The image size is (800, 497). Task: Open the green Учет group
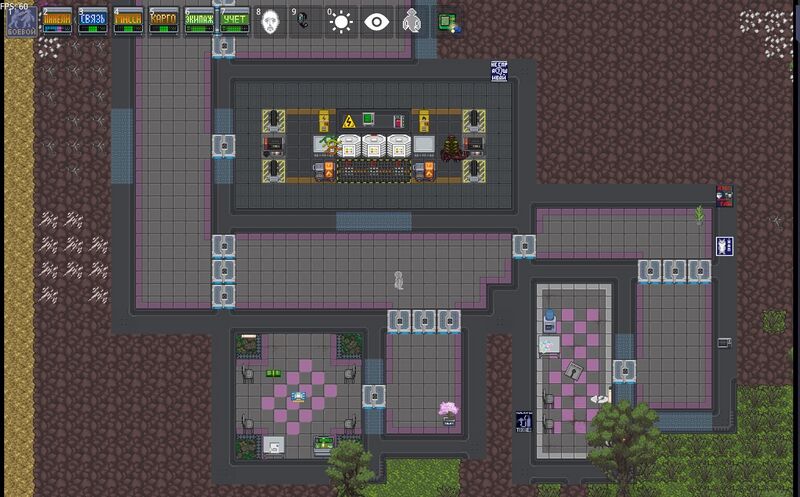click(x=234, y=20)
